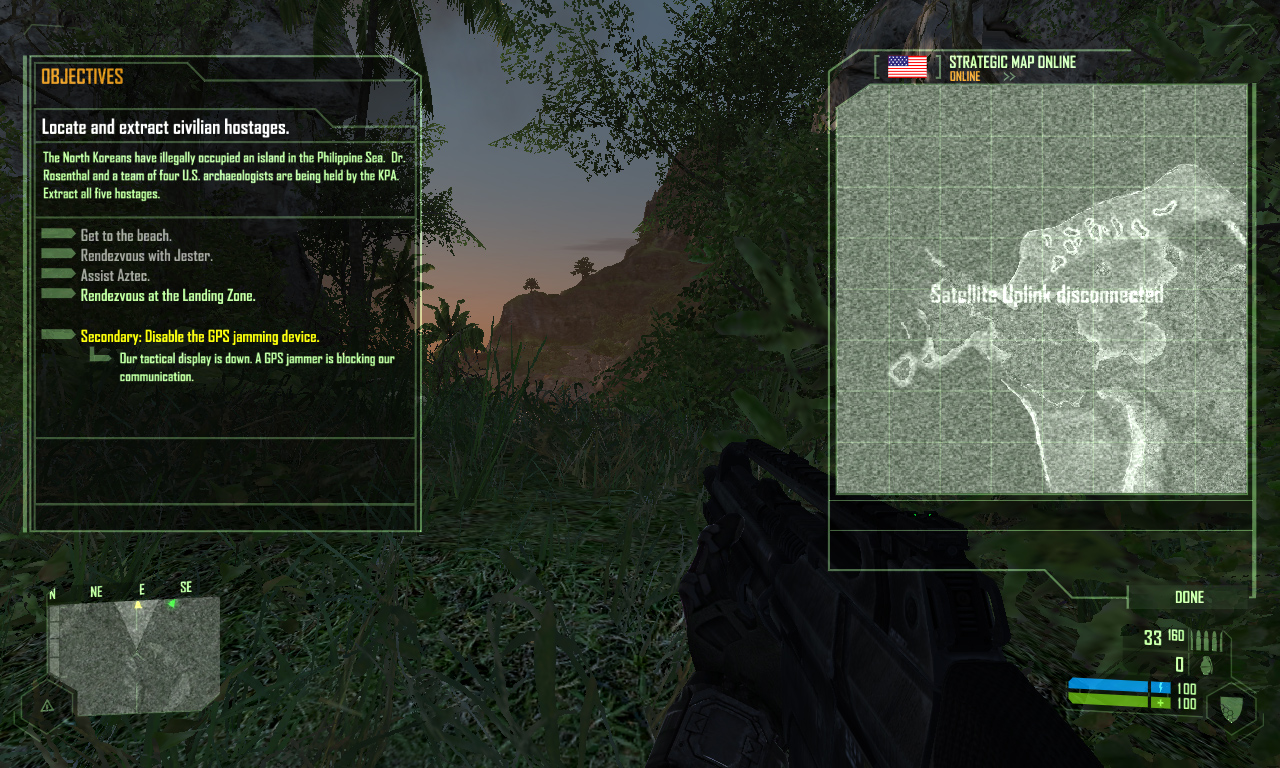Click the main 'Locate and extract civilian hostages' heading

(x=165, y=128)
